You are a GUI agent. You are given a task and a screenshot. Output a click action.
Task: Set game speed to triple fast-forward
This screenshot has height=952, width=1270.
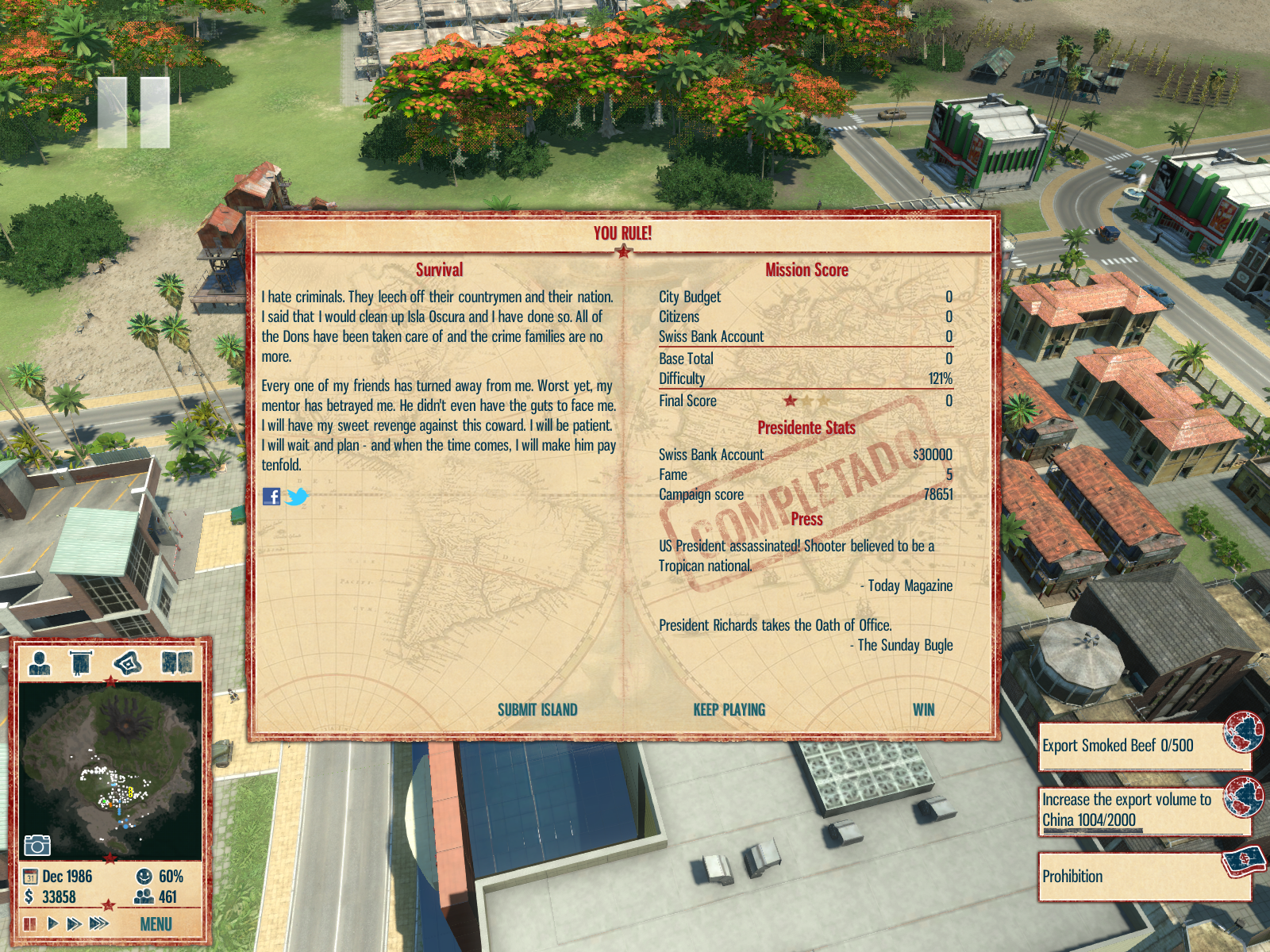[x=99, y=923]
